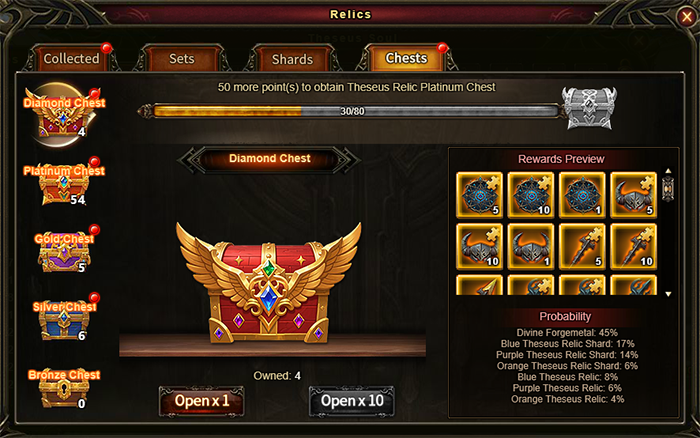Select the horned helmet shard reward with quantity 5
Image resolution: width=700 pixels, height=438 pixels.
pyautogui.click(x=635, y=195)
